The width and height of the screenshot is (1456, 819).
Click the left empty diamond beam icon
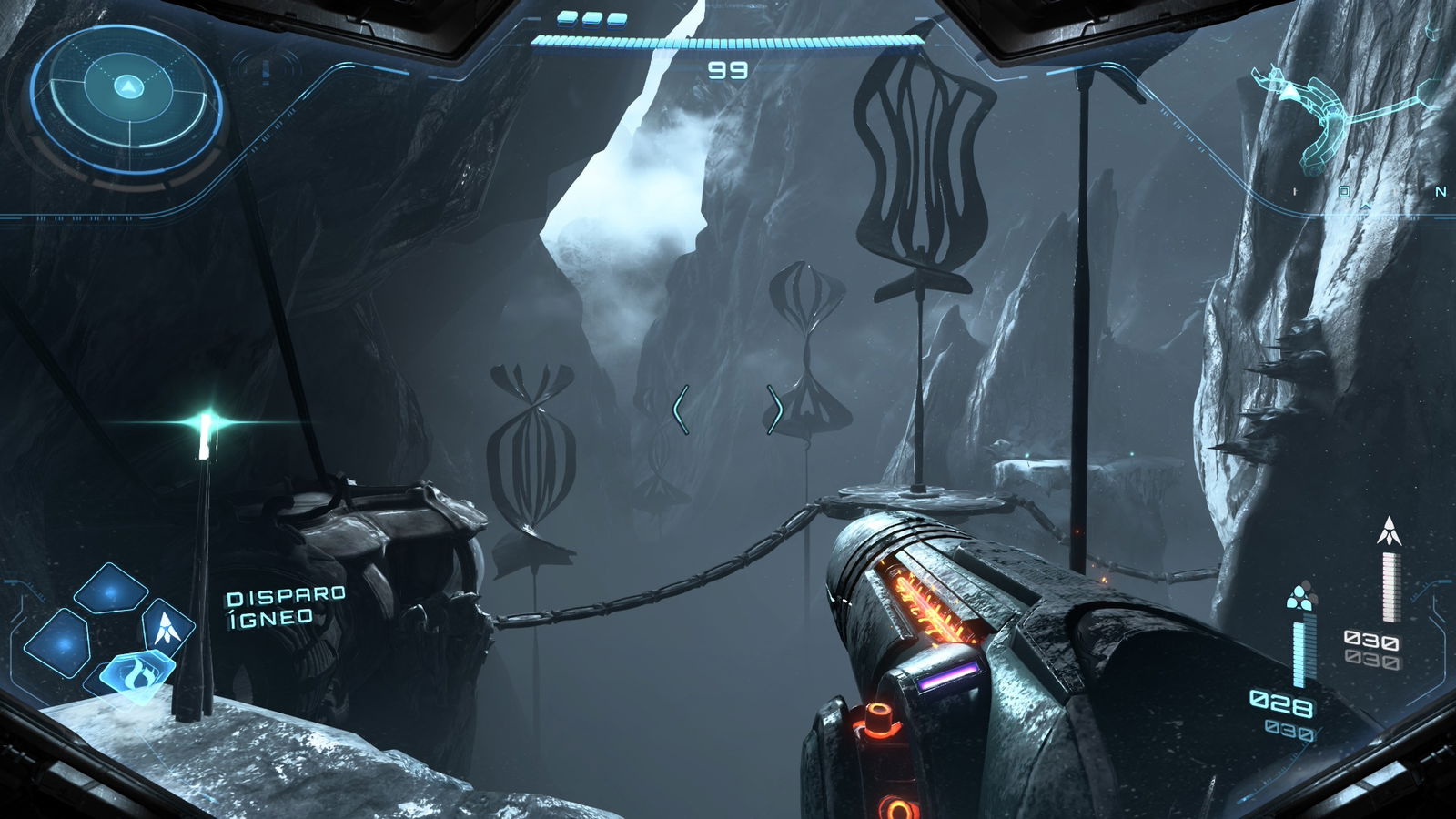coord(65,643)
